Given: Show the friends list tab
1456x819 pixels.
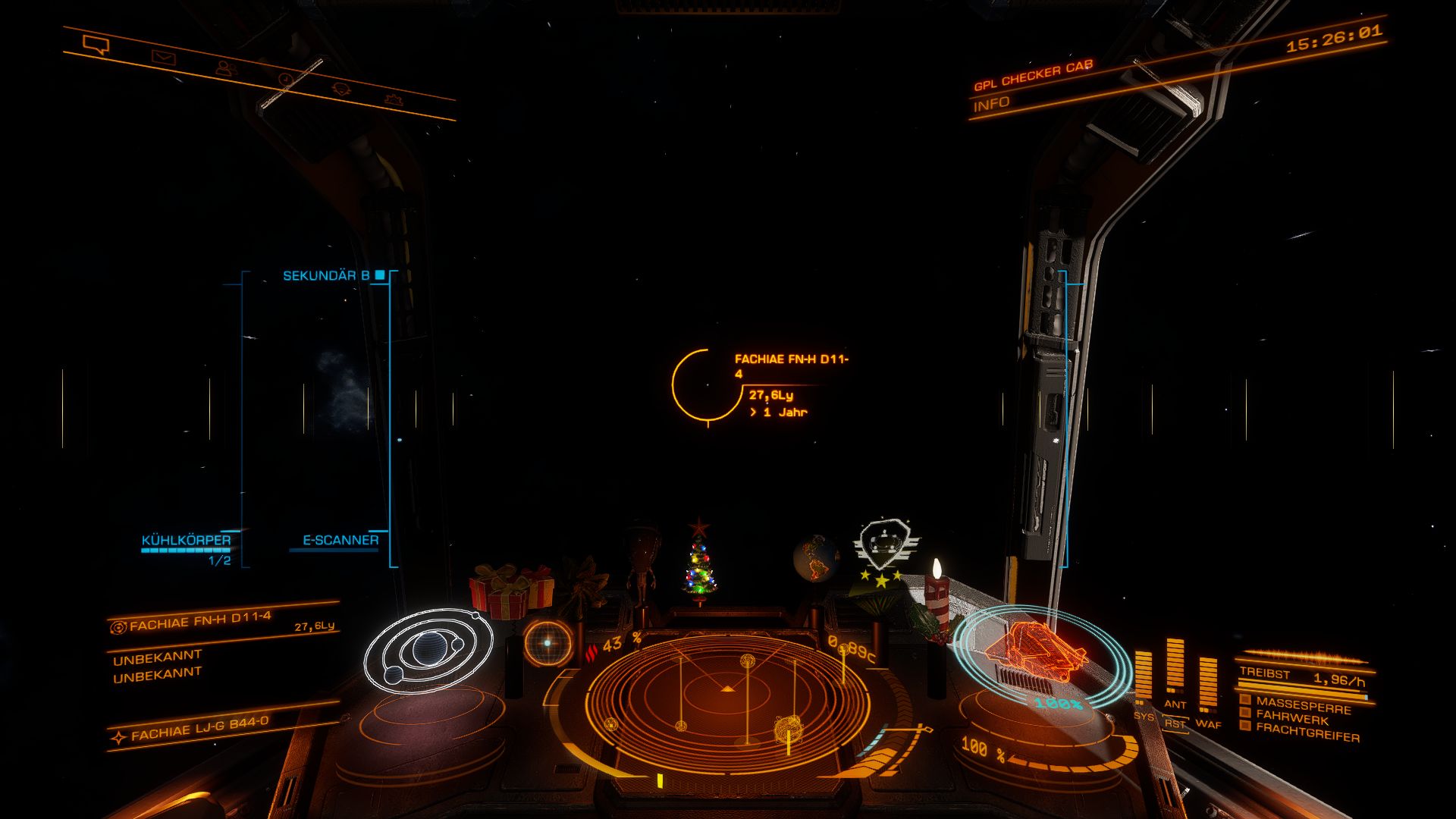Looking at the screenshot, I should pos(225,67).
